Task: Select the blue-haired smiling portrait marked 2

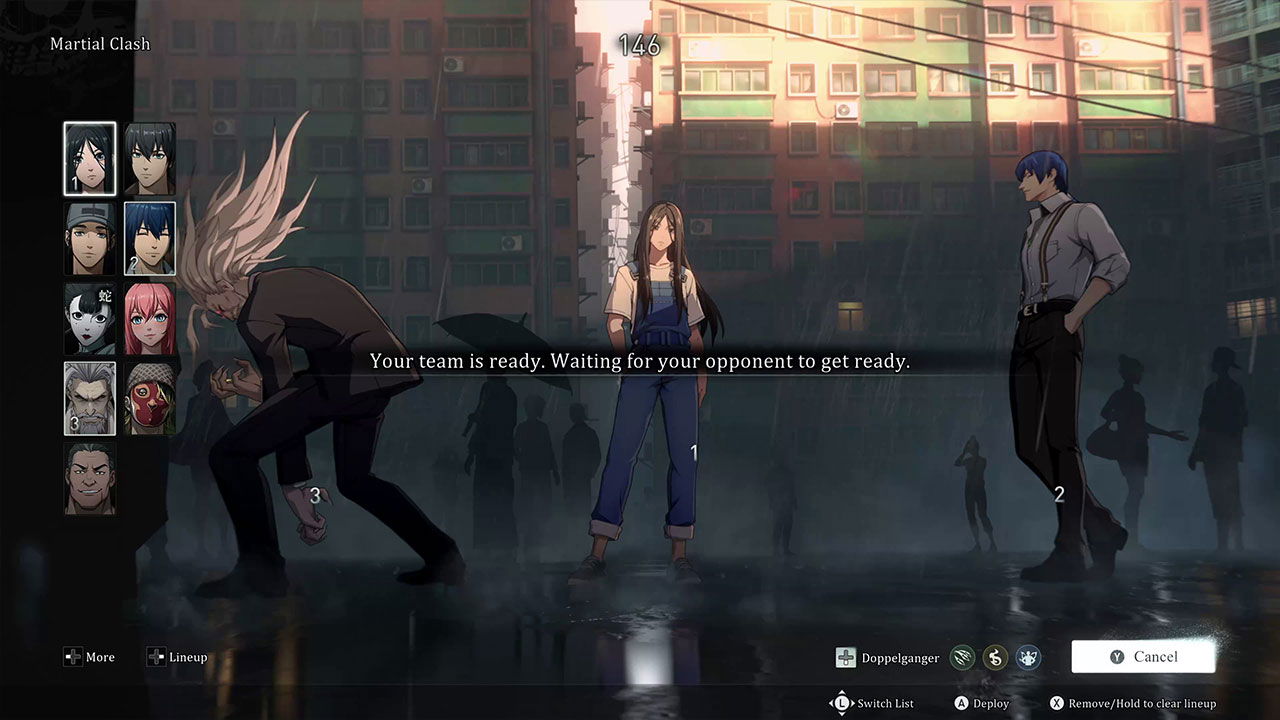Action: (150, 239)
